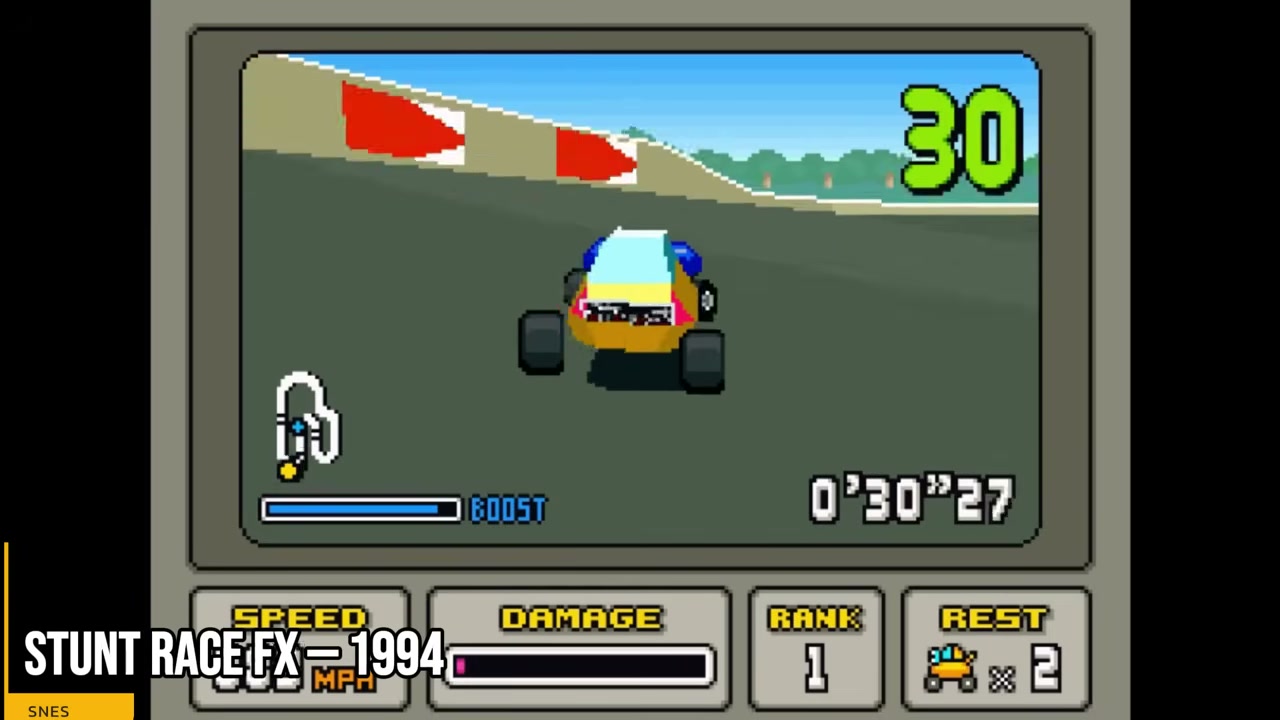
Task: Click the yellow dot on the mini-map
Action: pyautogui.click(x=288, y=470)
